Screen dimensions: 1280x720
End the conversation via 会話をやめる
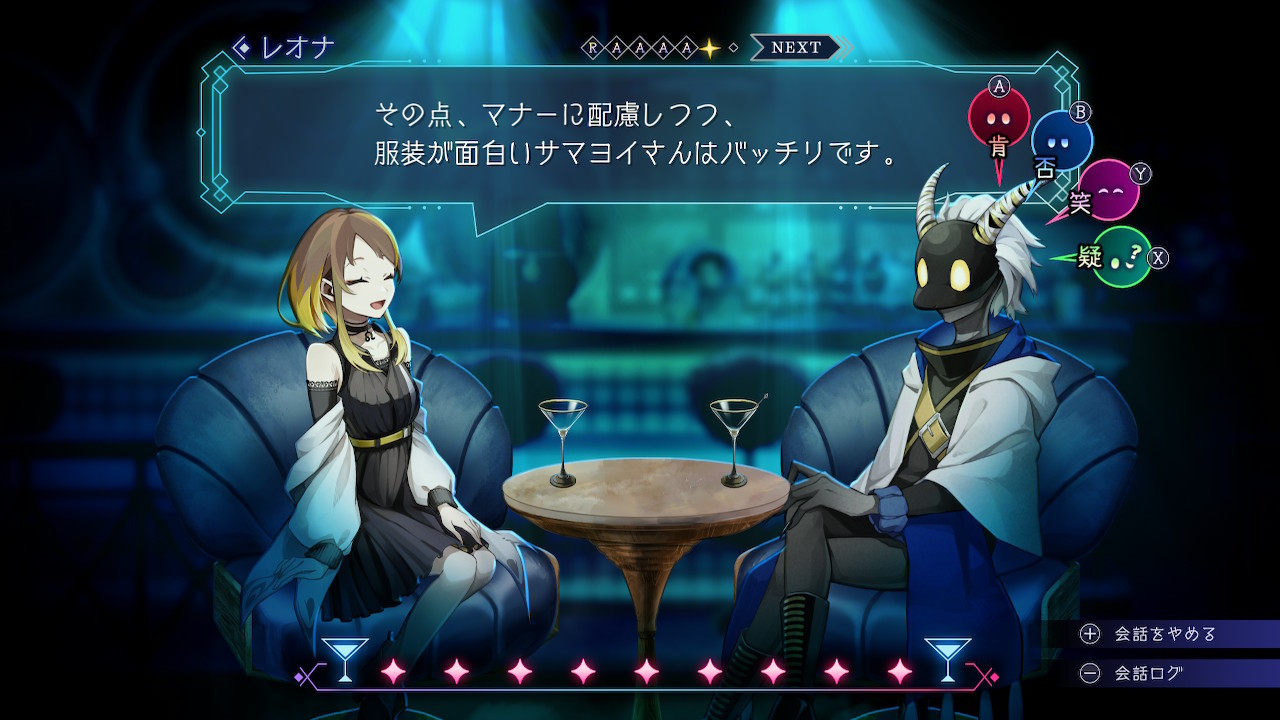point(1165,634)
